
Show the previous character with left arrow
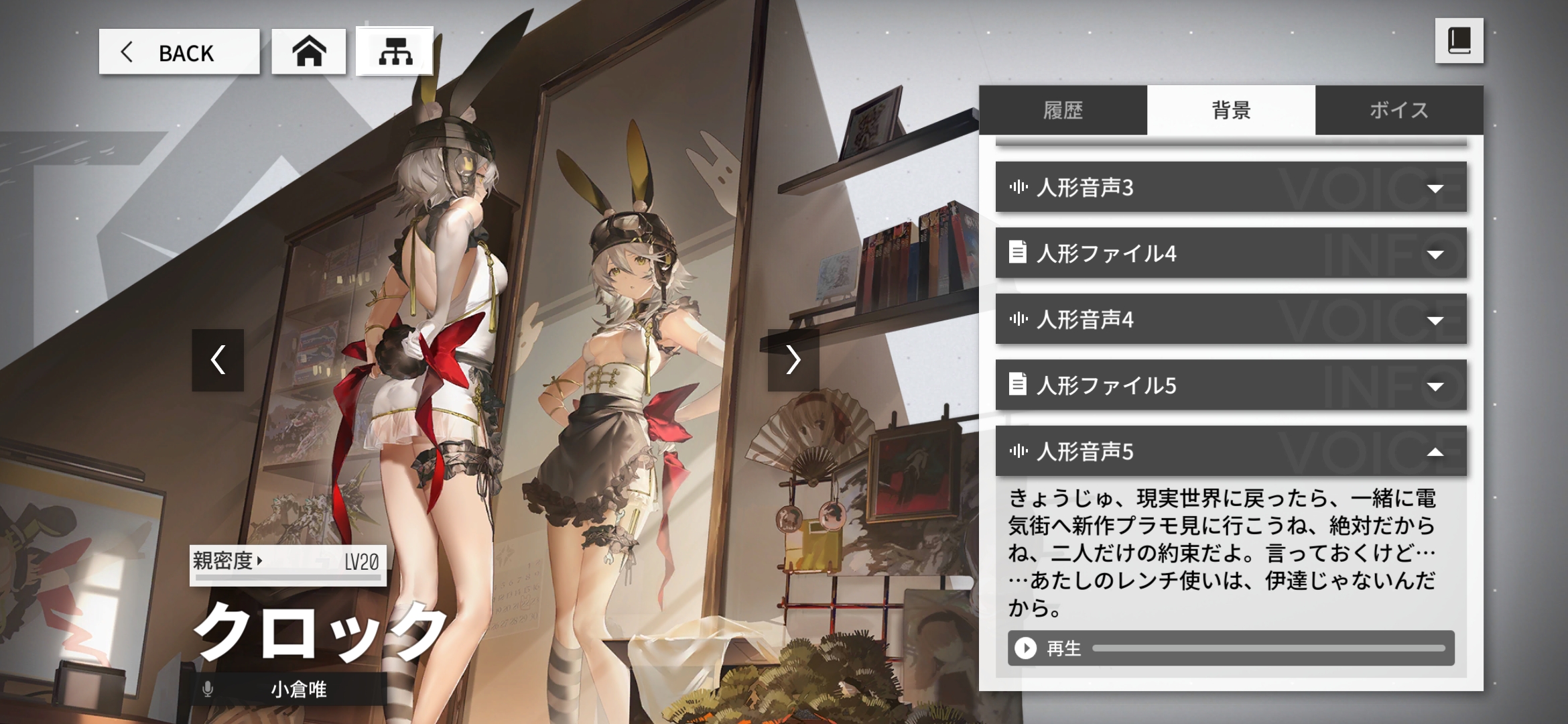click(218, 360)
